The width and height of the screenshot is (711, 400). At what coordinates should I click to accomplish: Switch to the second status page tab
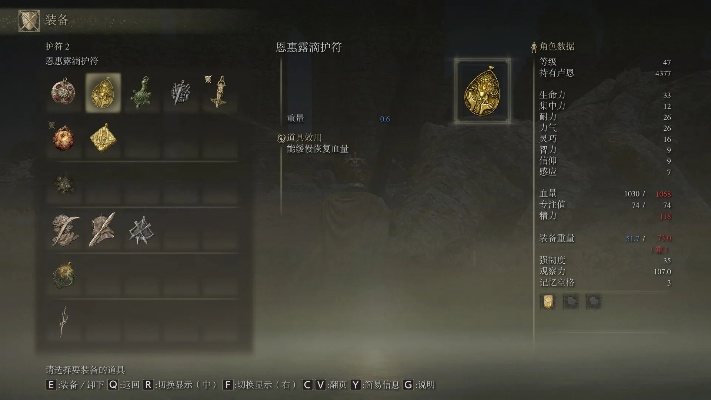click(571, 300)
